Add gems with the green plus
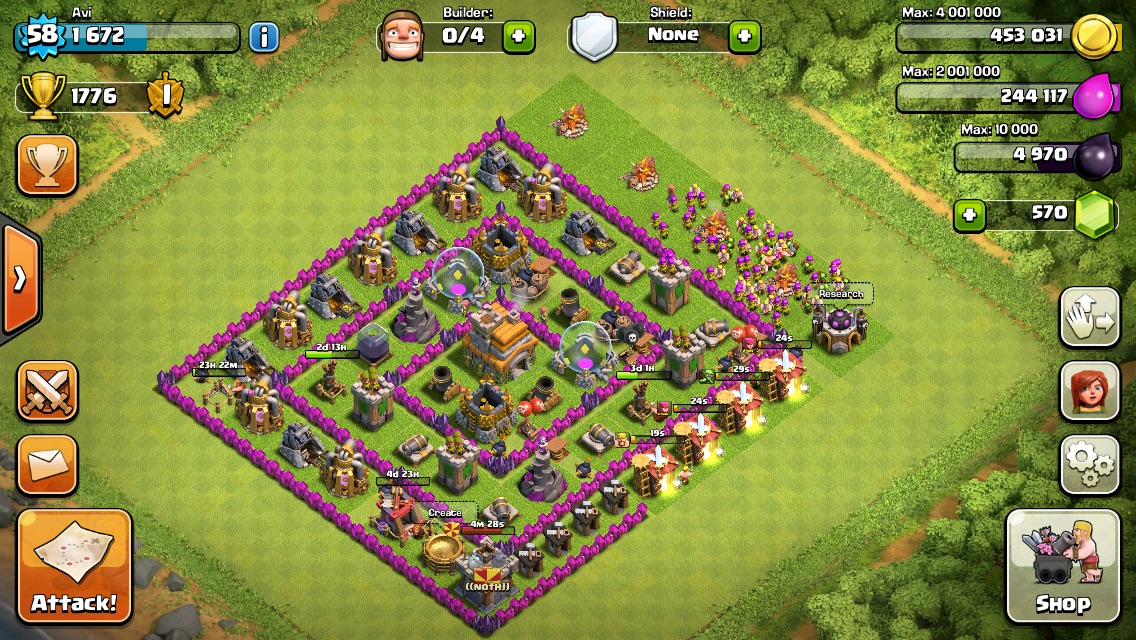This screenshot has width=1136, height=640. pos(967,213)
